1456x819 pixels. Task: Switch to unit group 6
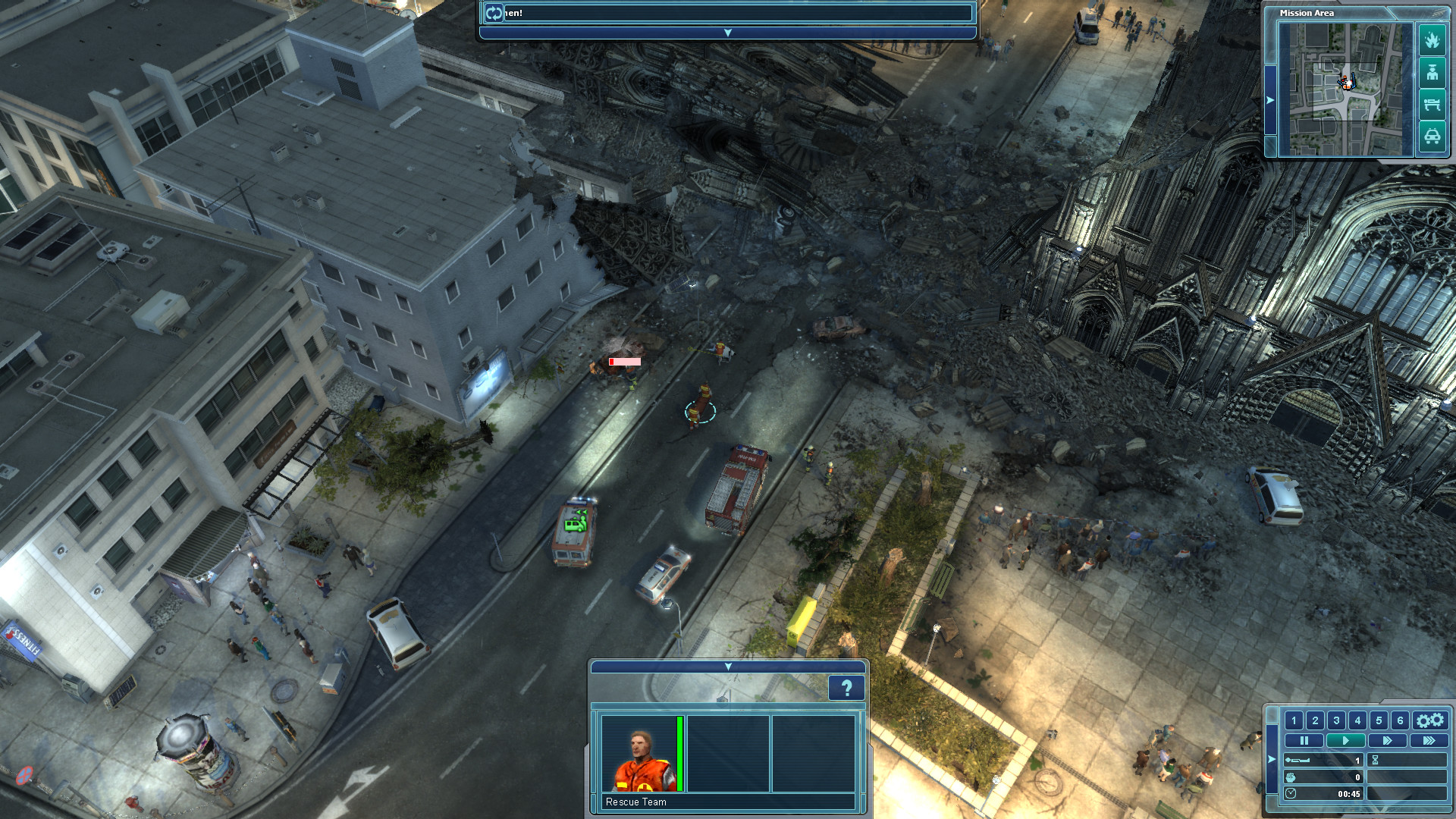click(x=1400, y=721)
